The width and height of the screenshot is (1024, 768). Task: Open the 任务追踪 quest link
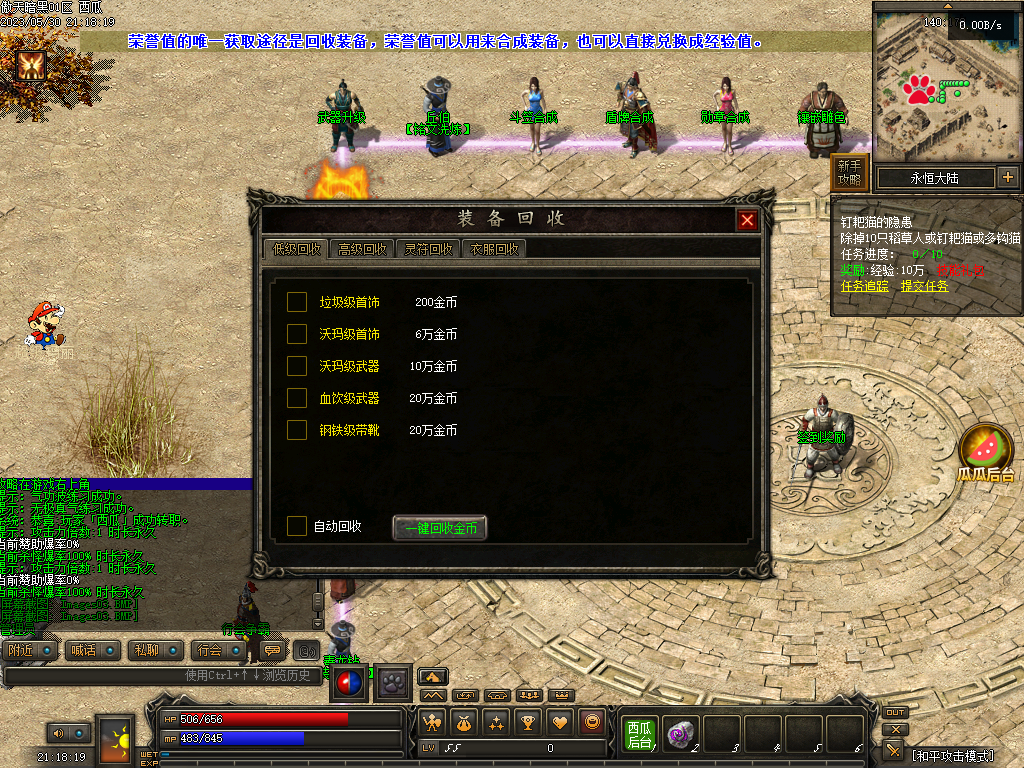[x=865, y=286]
